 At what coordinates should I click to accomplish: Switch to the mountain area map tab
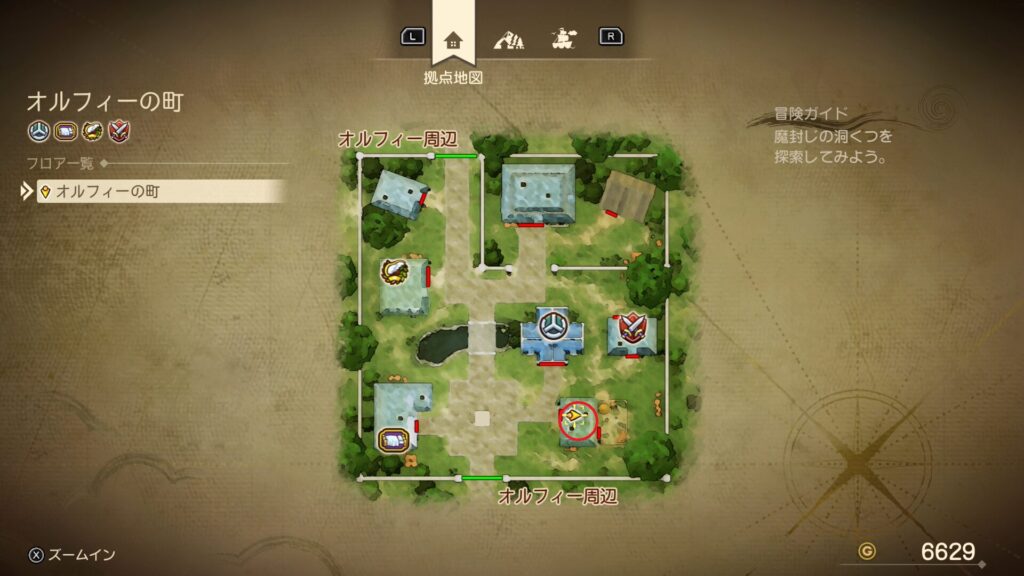(x=508, y=40)
